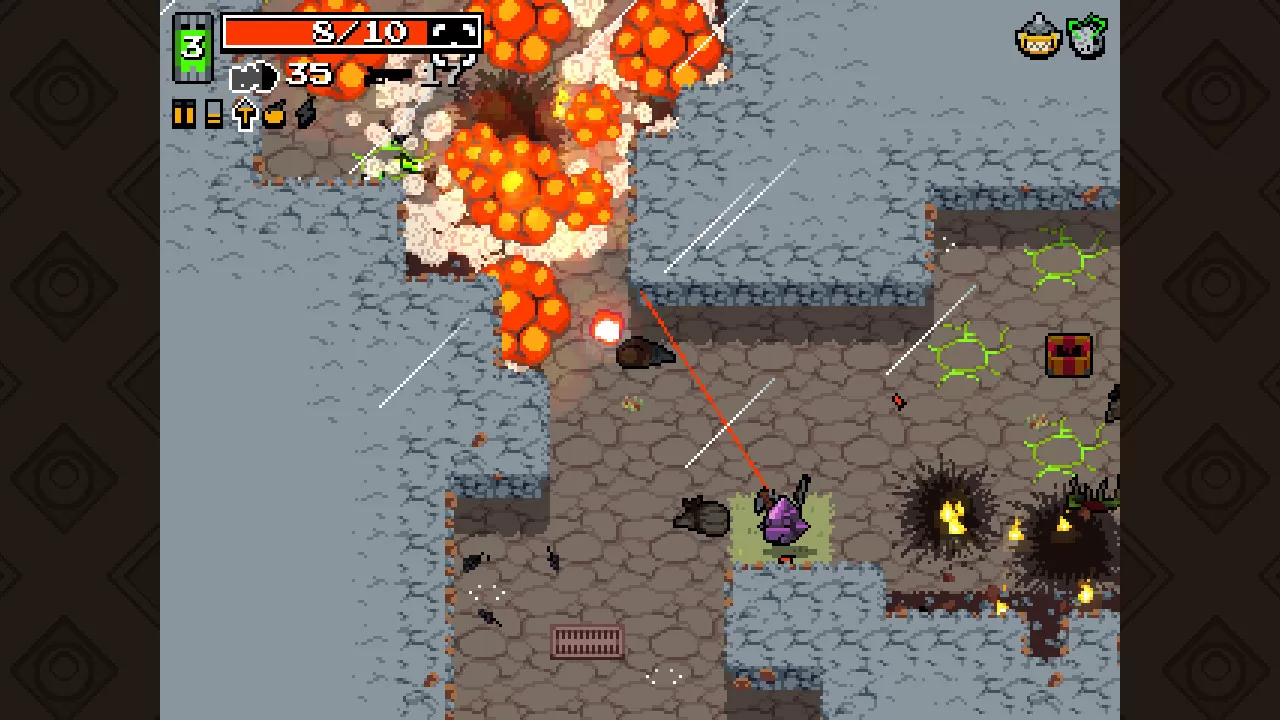The width and height of the screenshot is (1280, 720).
Task: Click the orange throne mutation icon in the HUD
Action: [x=246, y=113]
